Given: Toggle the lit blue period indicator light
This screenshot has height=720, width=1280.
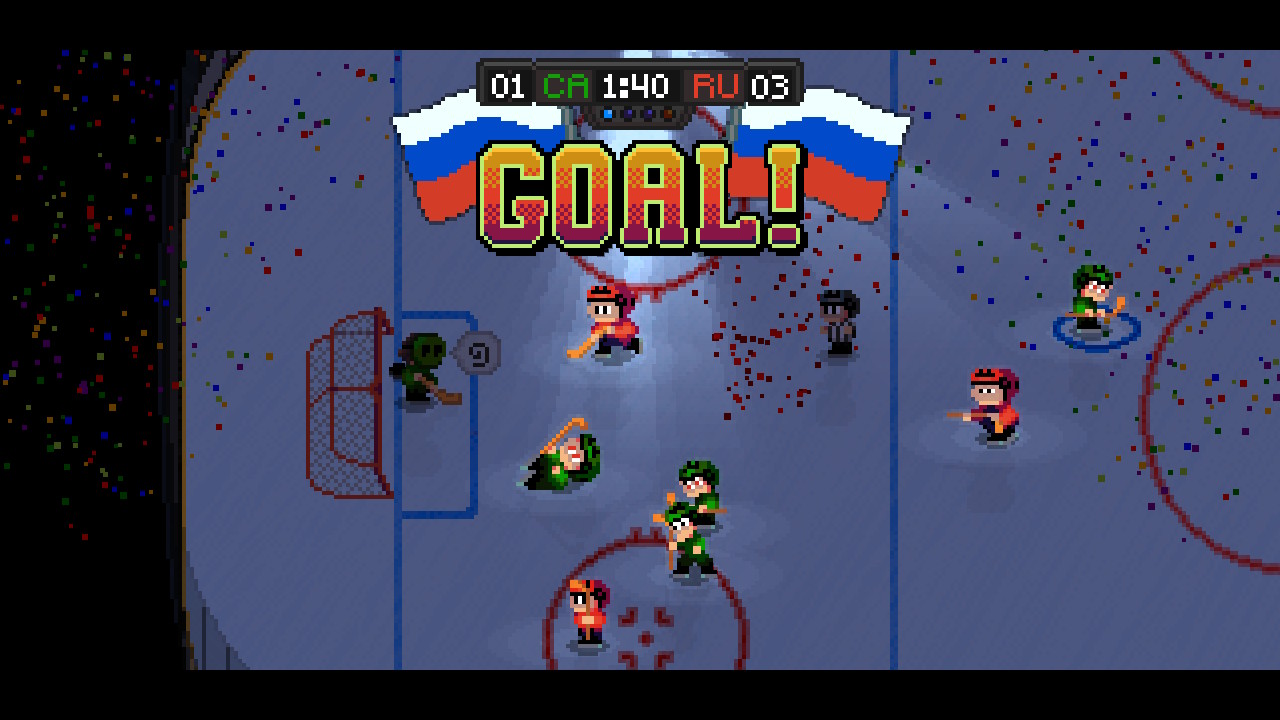Looking at the screenshot, I should 608,113.
